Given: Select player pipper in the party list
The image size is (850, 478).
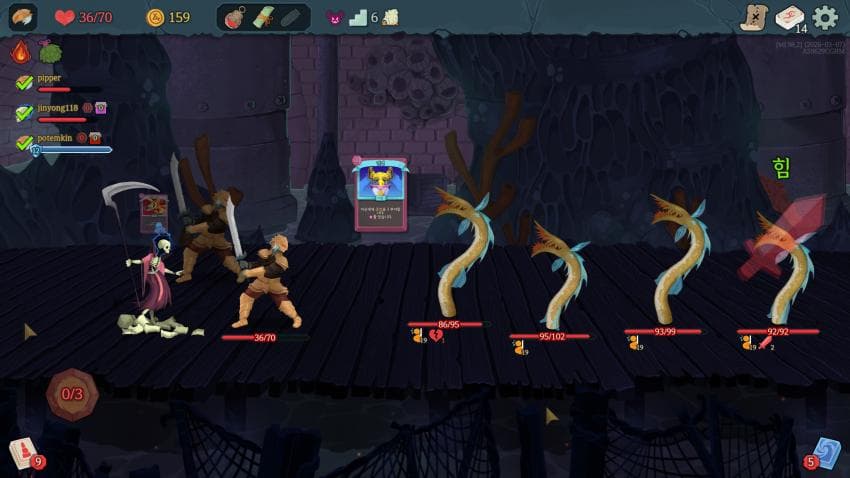Looking at the screenshot, I should click(49, 78).
